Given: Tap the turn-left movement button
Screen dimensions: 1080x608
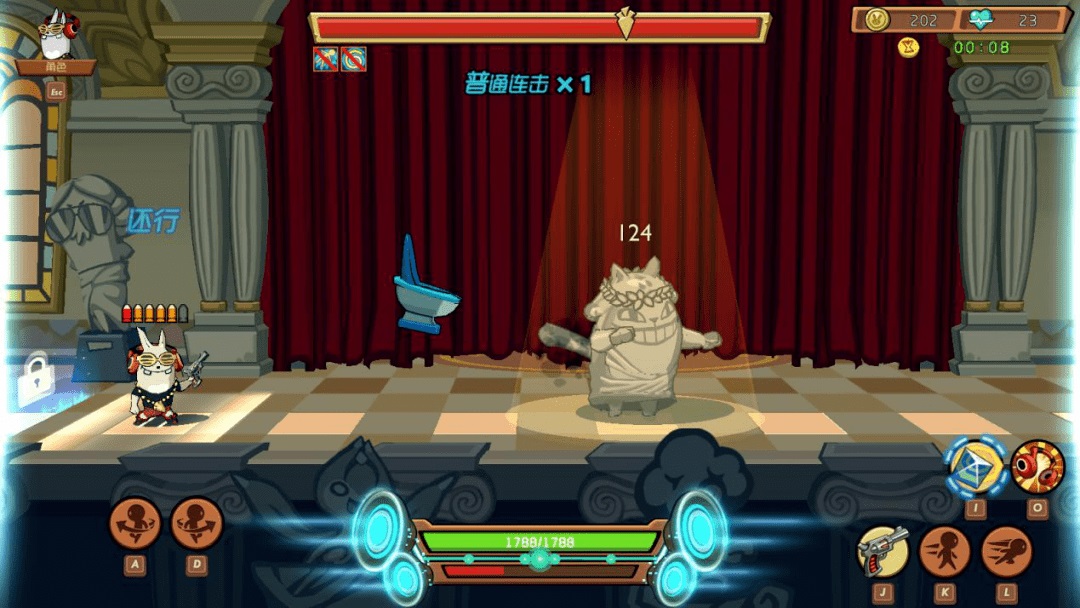Looking at the screenshot, I should coord(135,523).
